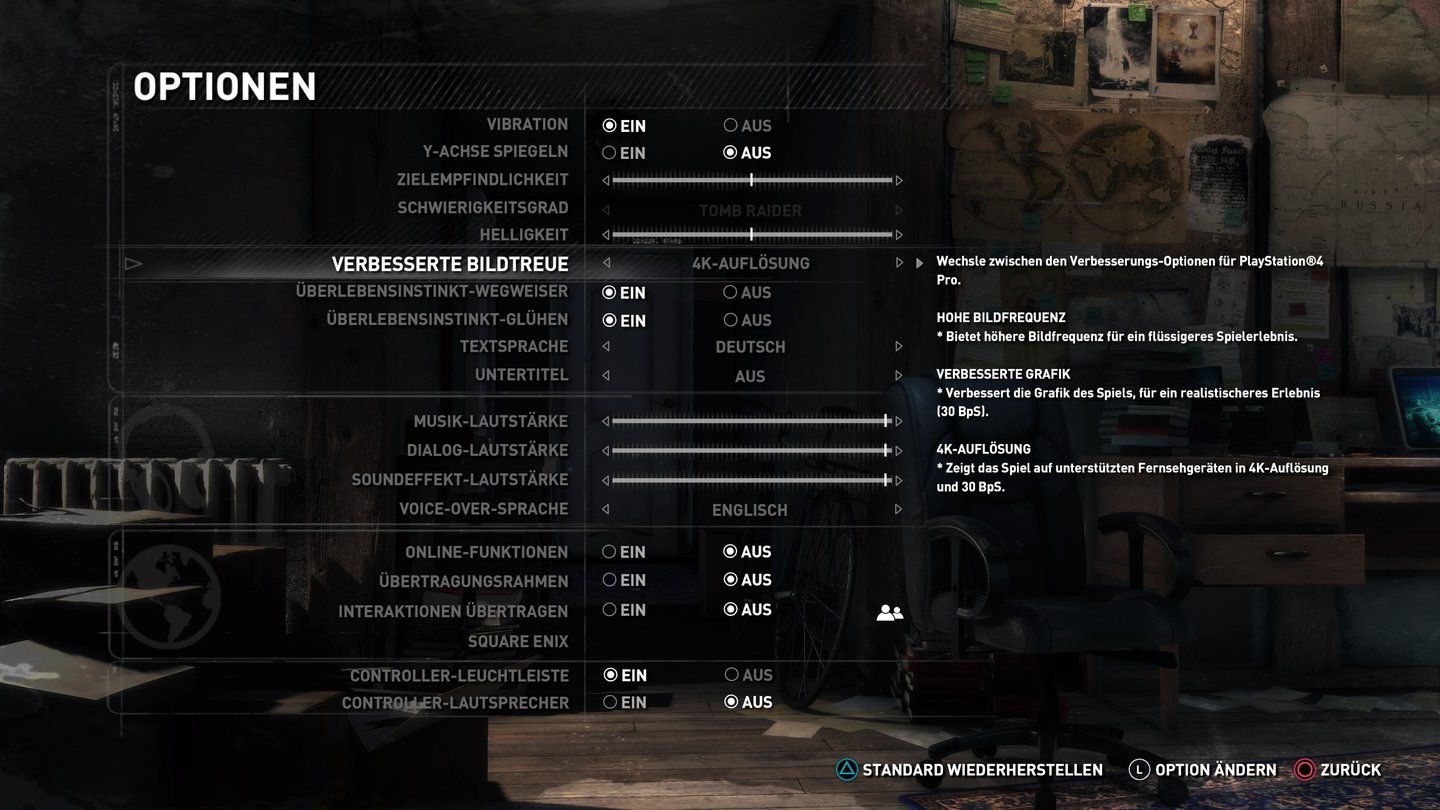
Task: Click the info arrow right of 4K-Auflösung
Action: 919,264
